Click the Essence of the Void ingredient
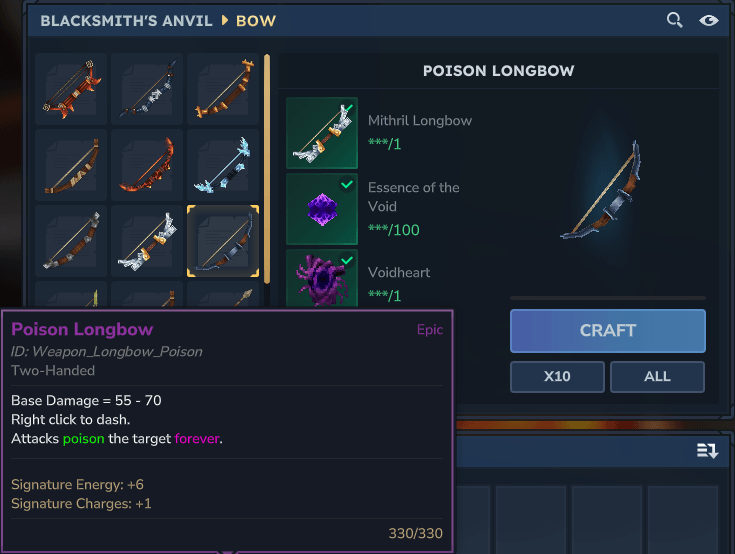Screen dimensions: 735x554 point(321,208)
